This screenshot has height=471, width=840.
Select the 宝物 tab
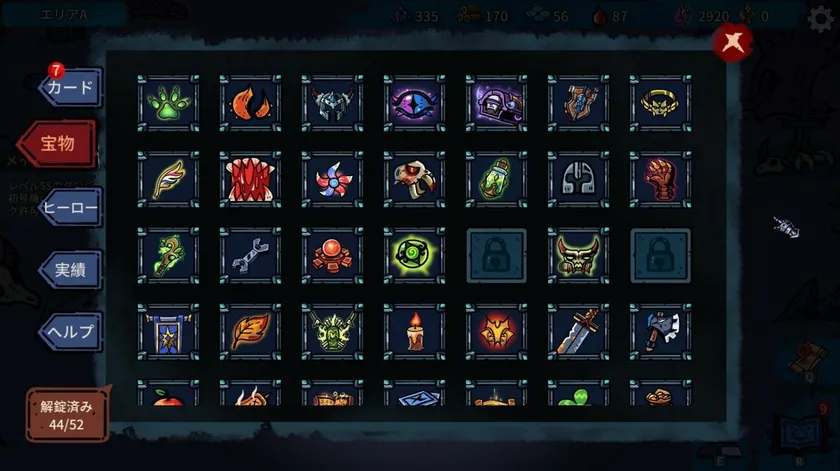point(60,145)
